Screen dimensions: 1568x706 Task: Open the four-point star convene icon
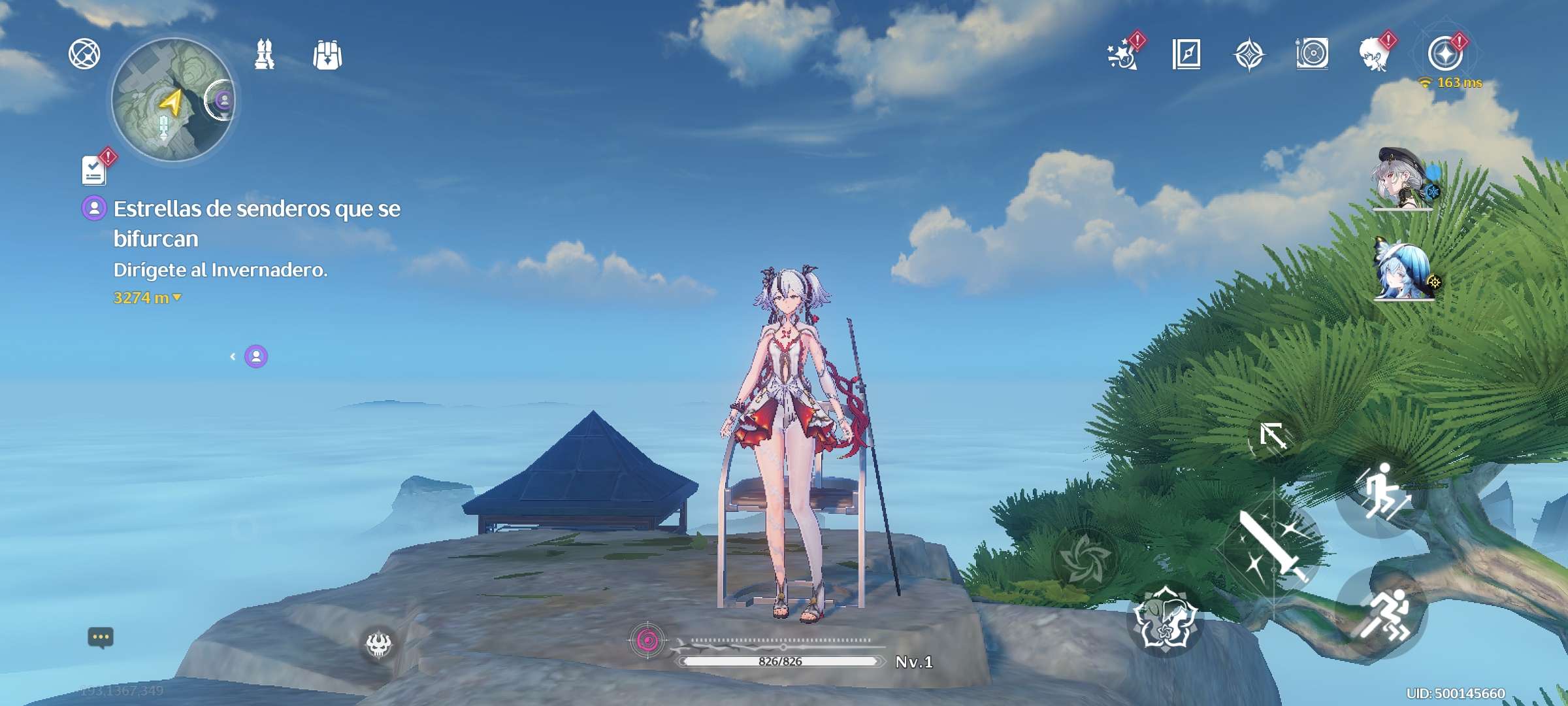pos(1249,54)
